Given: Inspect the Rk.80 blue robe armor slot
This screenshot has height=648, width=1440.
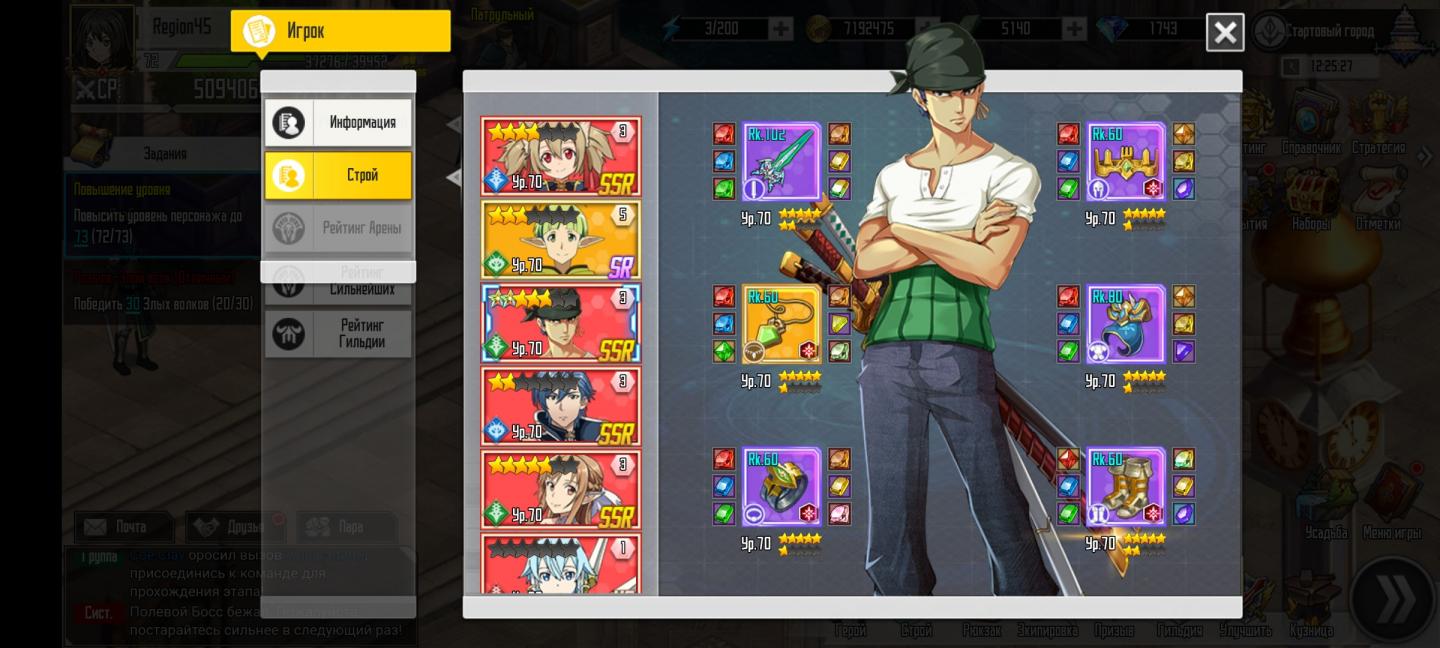Looking at the screenshot, I should point(1125,324).
